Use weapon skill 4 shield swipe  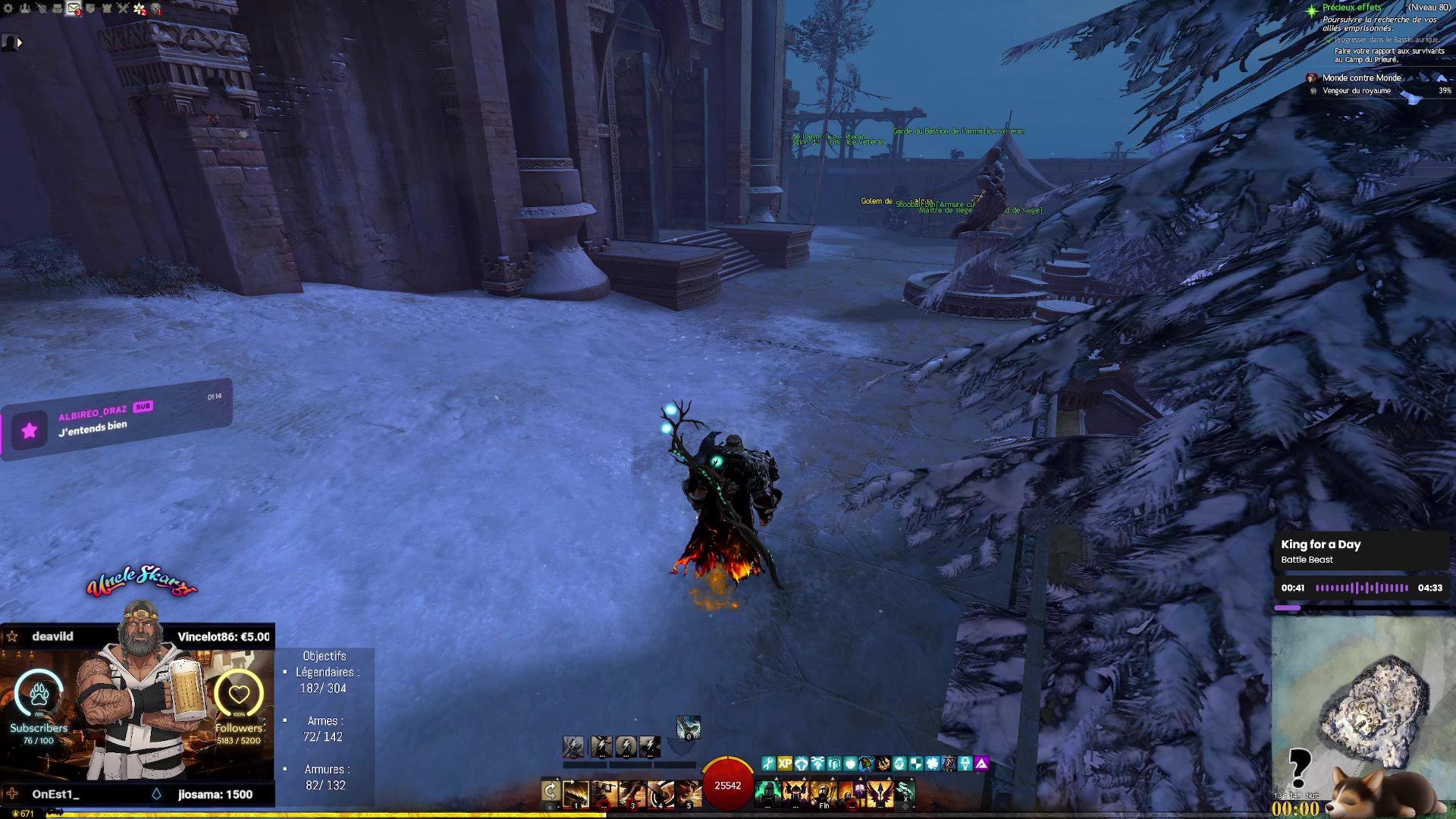661,793
